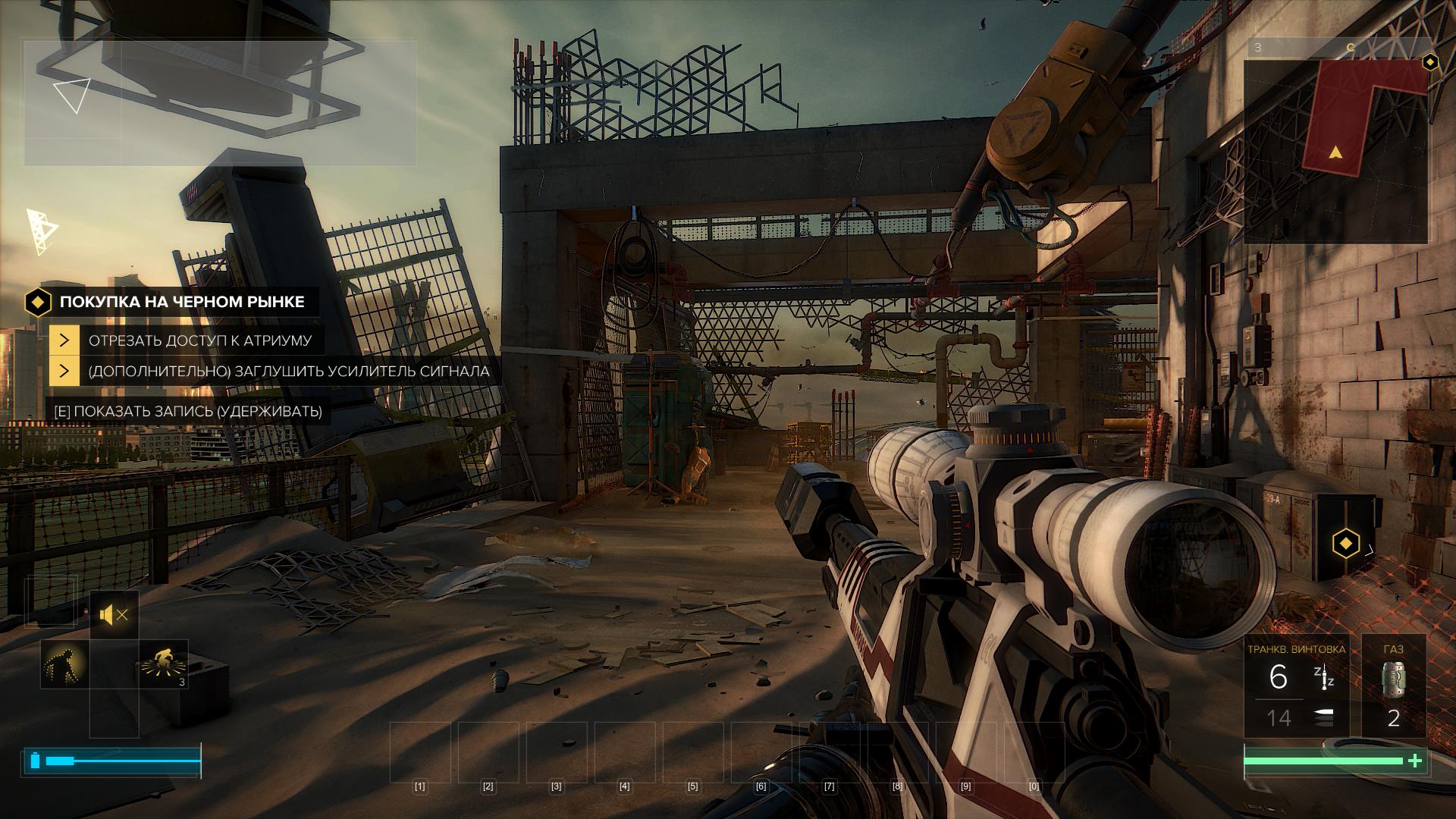The width and height of the screenshot is (1456, 819).
Task: Toggle the glass-shield cloaking figure augmentation
Action: pos(64,664)
